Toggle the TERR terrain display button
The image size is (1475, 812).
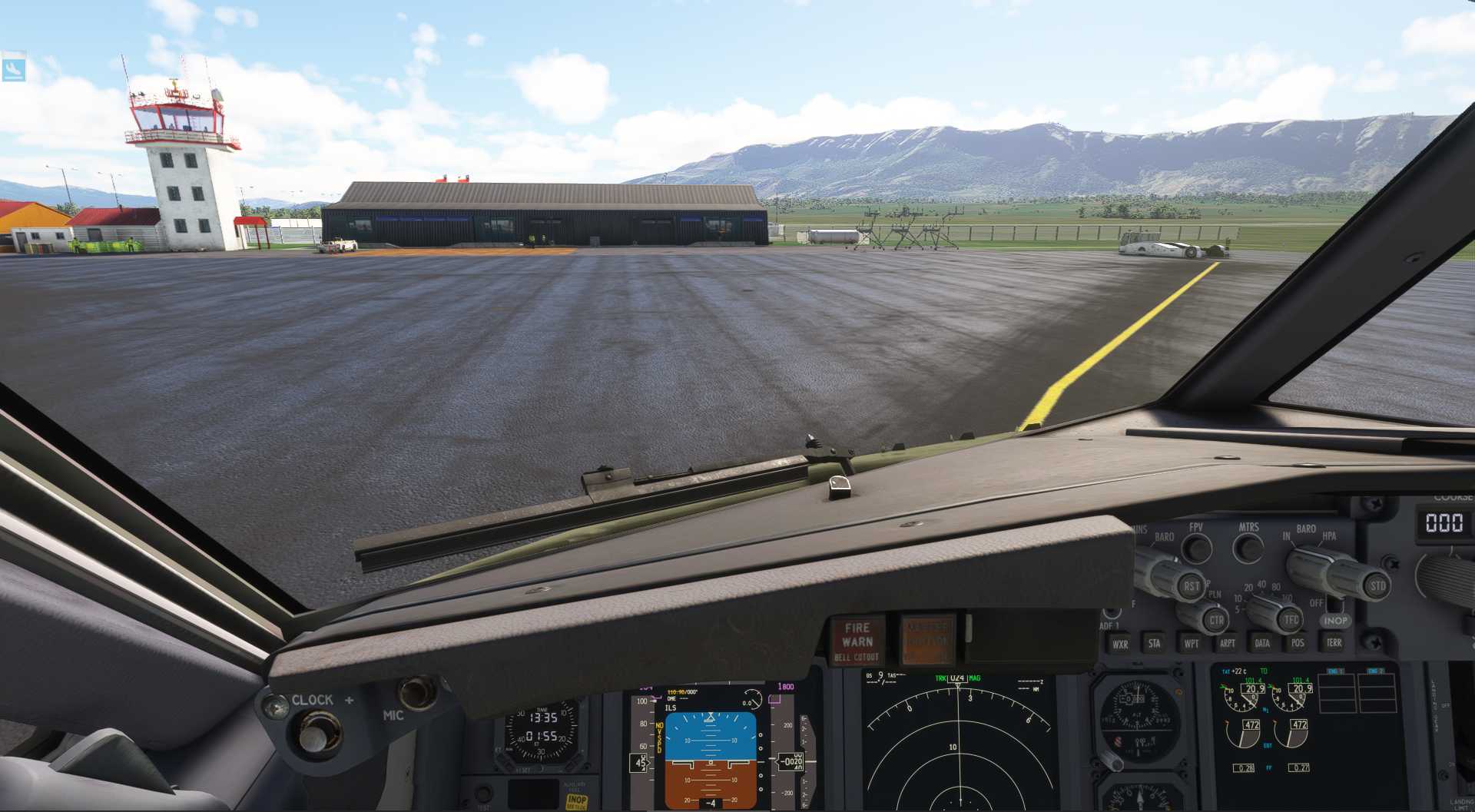tap(1334, 642)
